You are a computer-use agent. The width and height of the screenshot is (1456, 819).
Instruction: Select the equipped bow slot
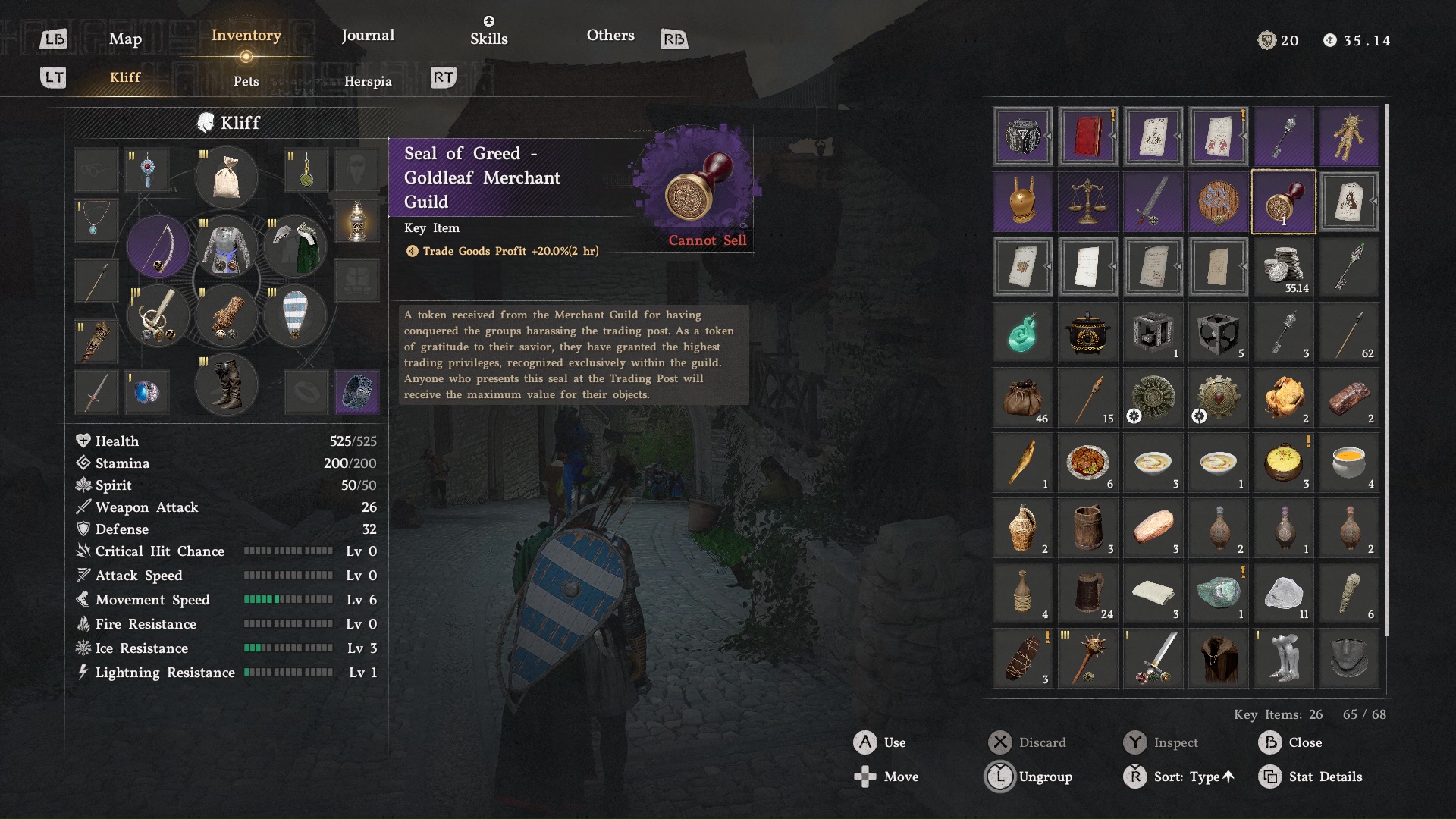158,246
